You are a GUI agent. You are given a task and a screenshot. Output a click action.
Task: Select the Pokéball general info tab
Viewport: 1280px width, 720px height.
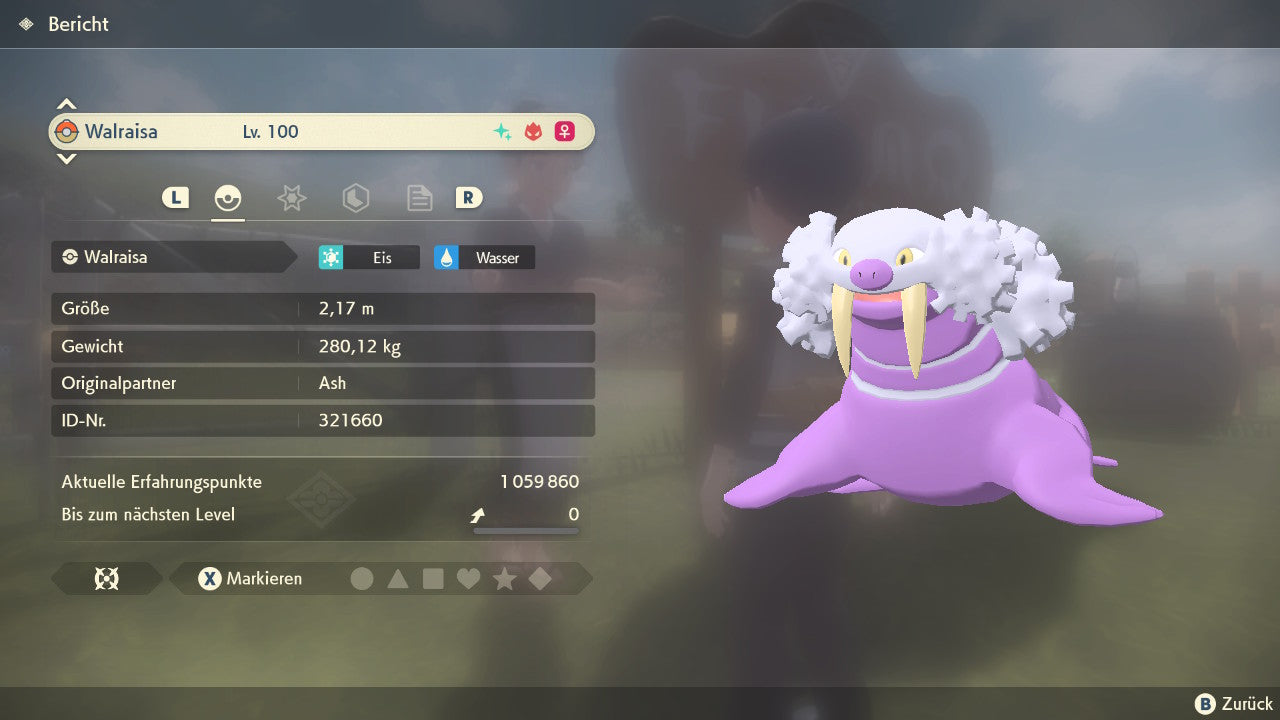(228, 198)
